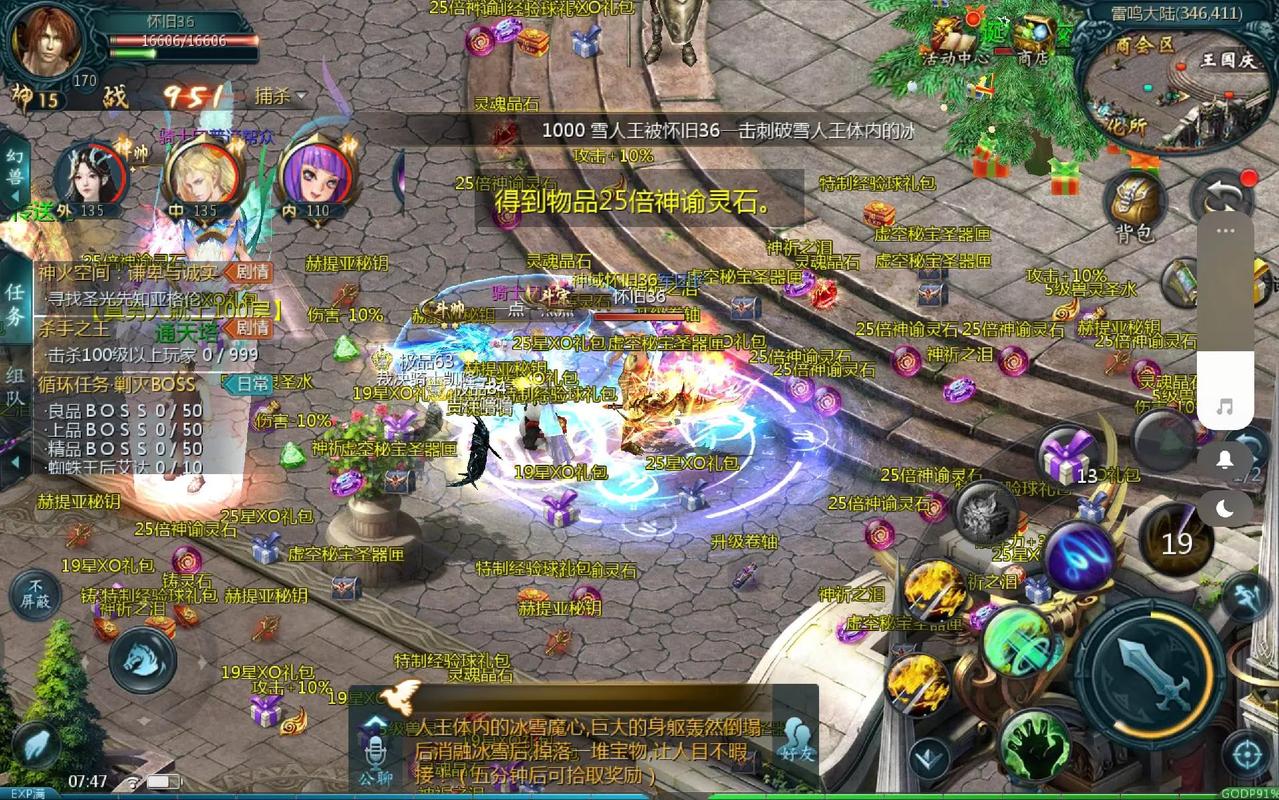
Task: Switch to the 组队 team tab
Action: tap(15, 386)
